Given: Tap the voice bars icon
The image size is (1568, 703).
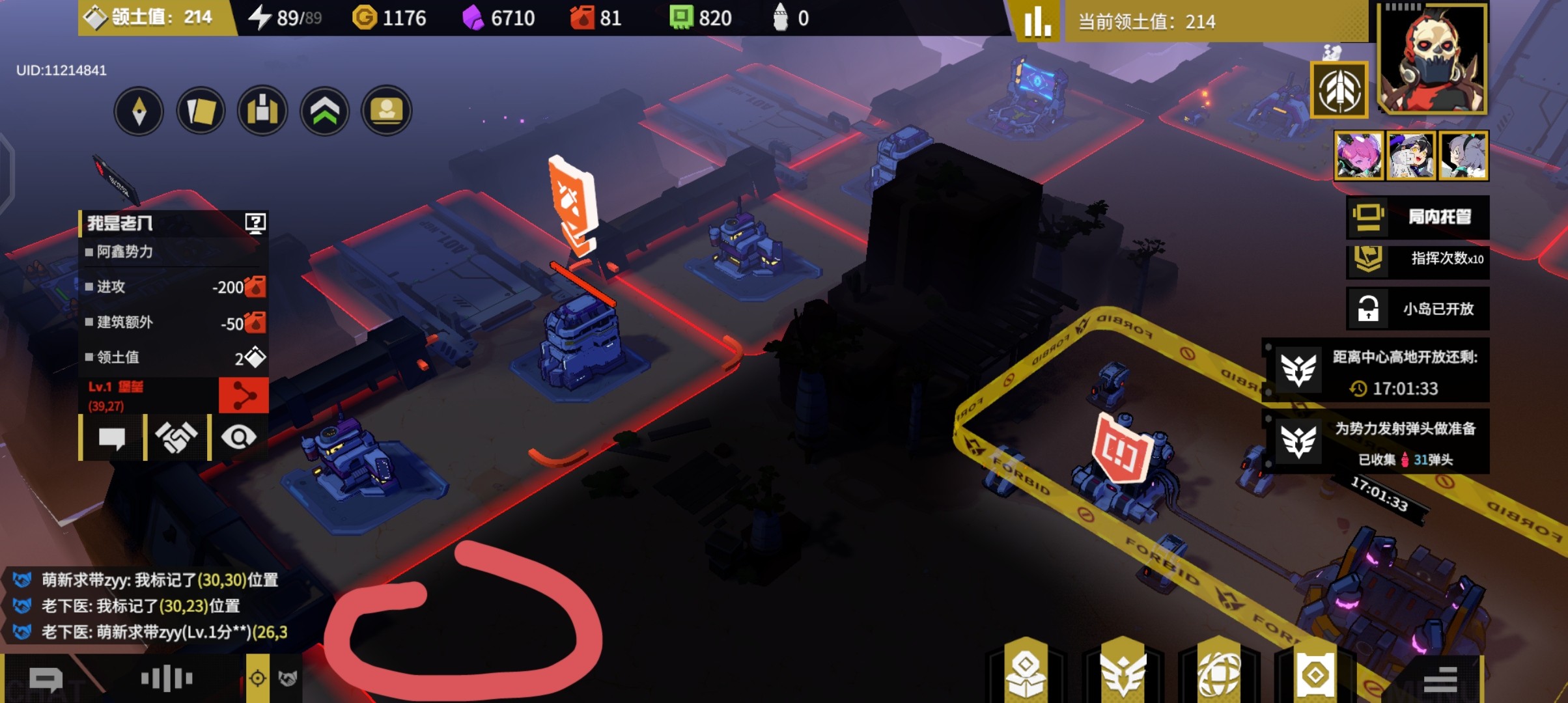Looking at the screenshot, I should pos(167,679).
